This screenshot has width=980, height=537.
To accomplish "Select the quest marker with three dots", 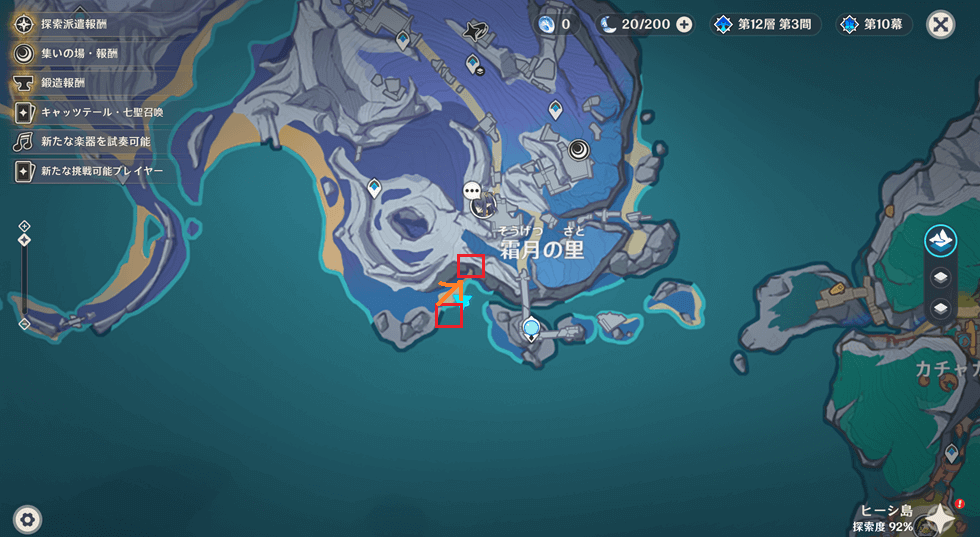I will (x=472, y=190).
